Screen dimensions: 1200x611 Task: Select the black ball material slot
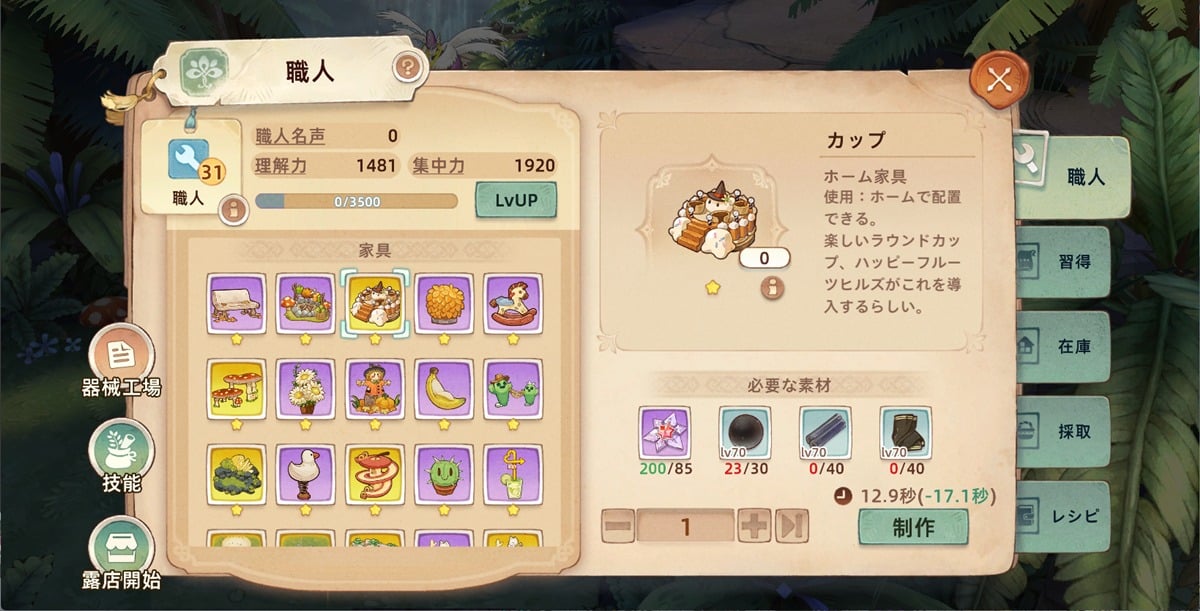[x=745, y=432]
